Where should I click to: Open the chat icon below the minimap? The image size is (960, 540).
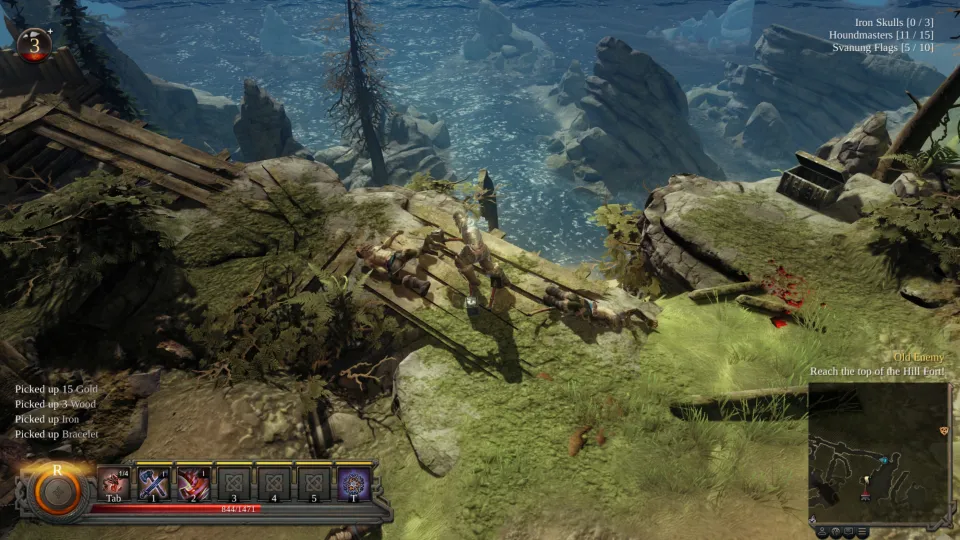[848, 530]
